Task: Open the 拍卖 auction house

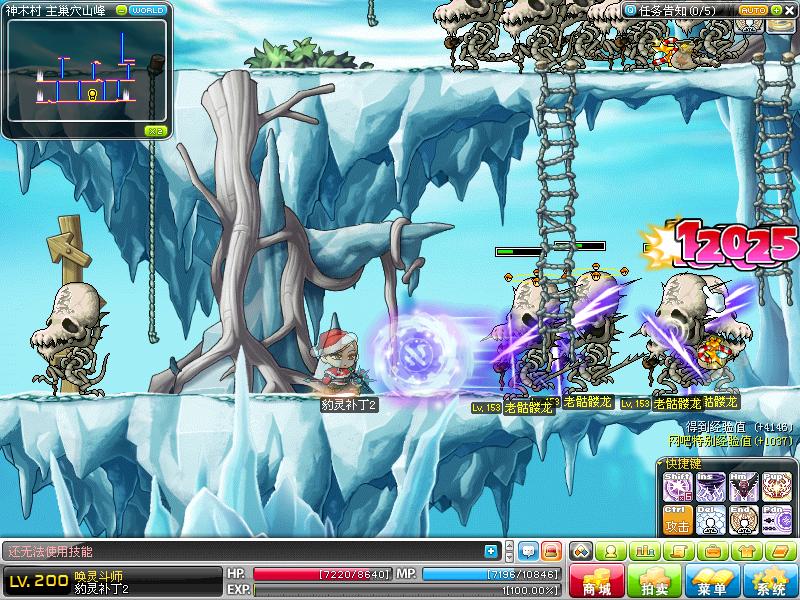Action: tap(654, 582)
